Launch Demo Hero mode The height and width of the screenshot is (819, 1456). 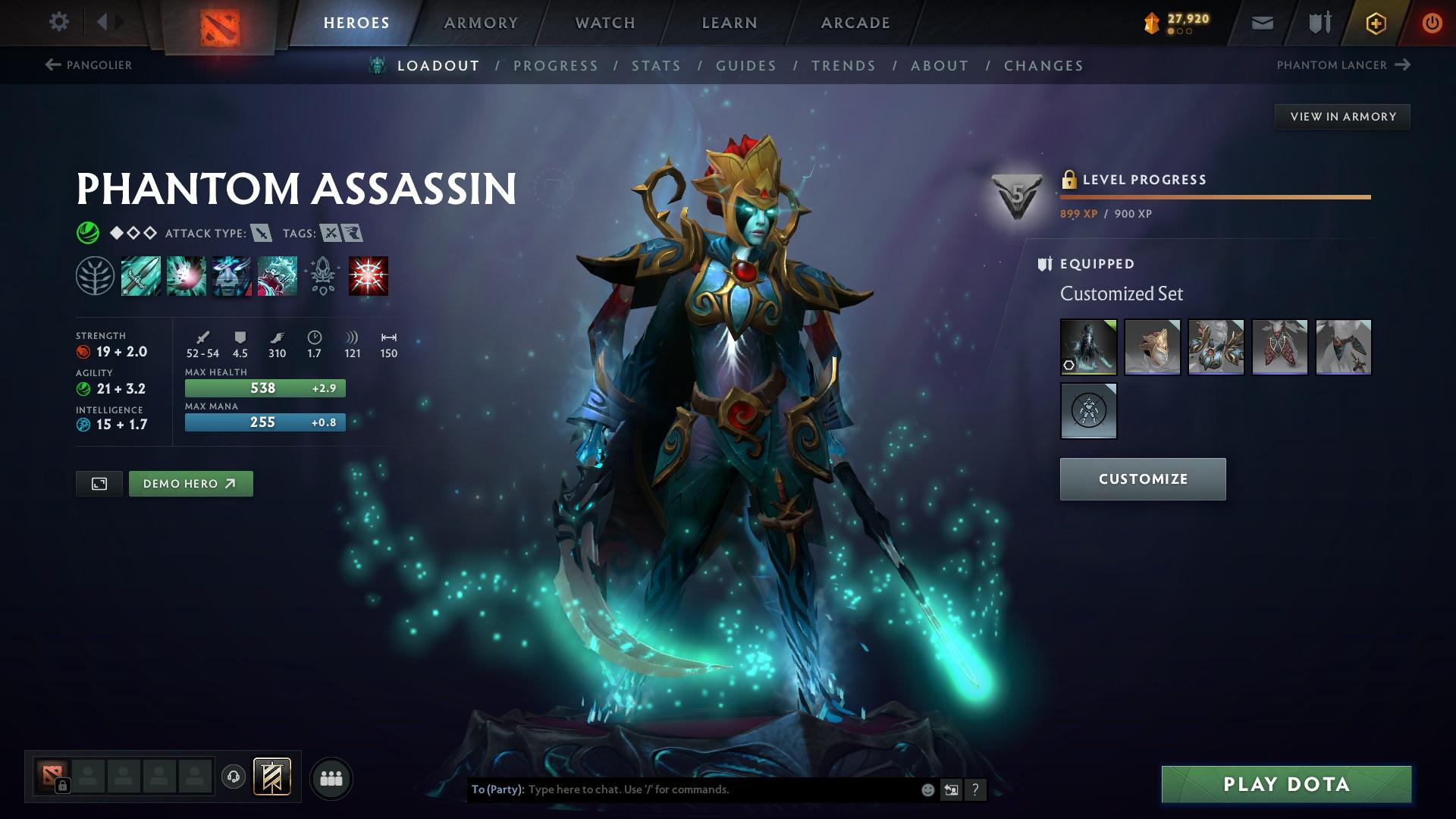click(x=190, y=484)
